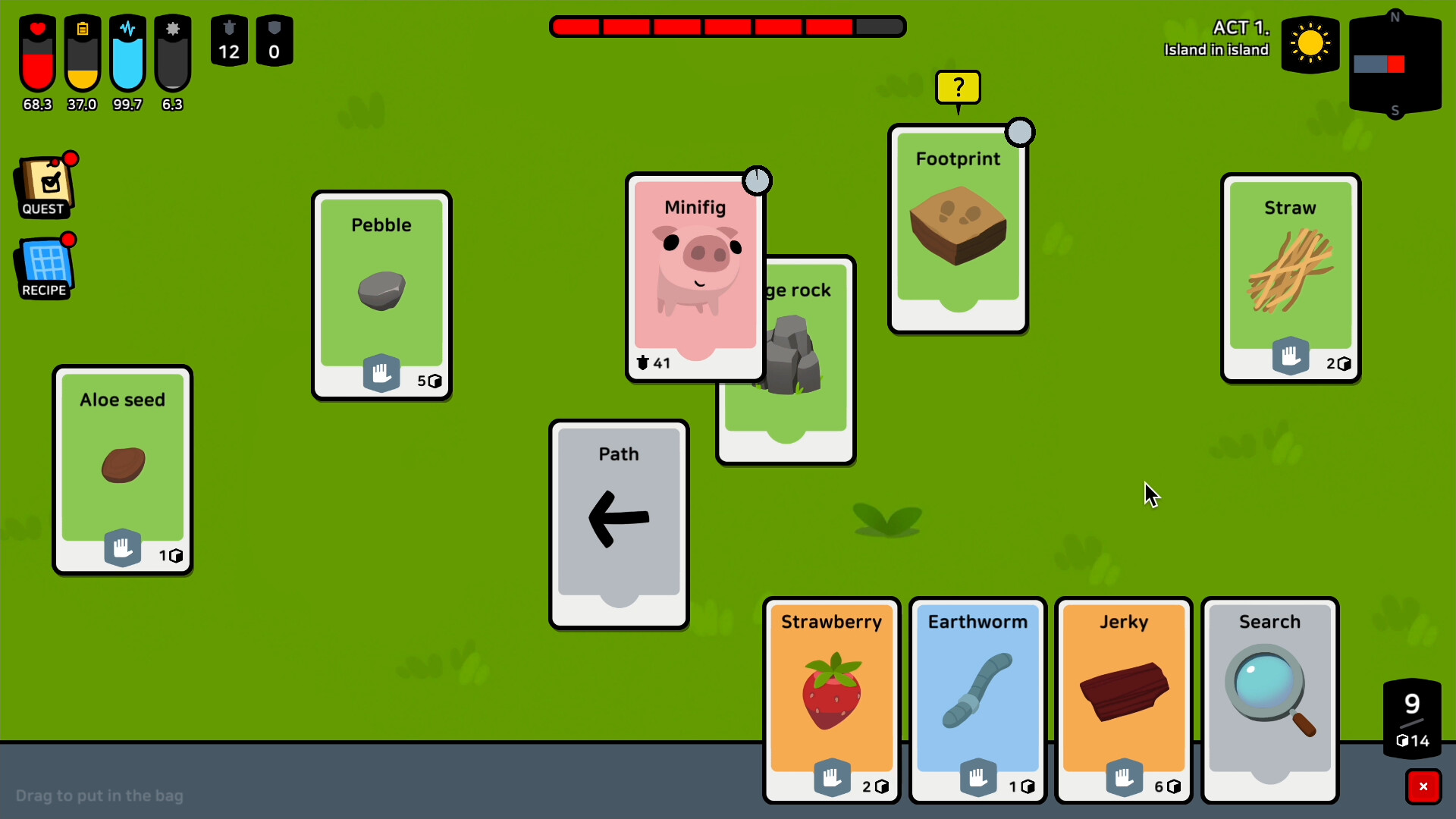Select the Strawberry card
This screenshot has height=819, width=1456.
click(831, 698)
